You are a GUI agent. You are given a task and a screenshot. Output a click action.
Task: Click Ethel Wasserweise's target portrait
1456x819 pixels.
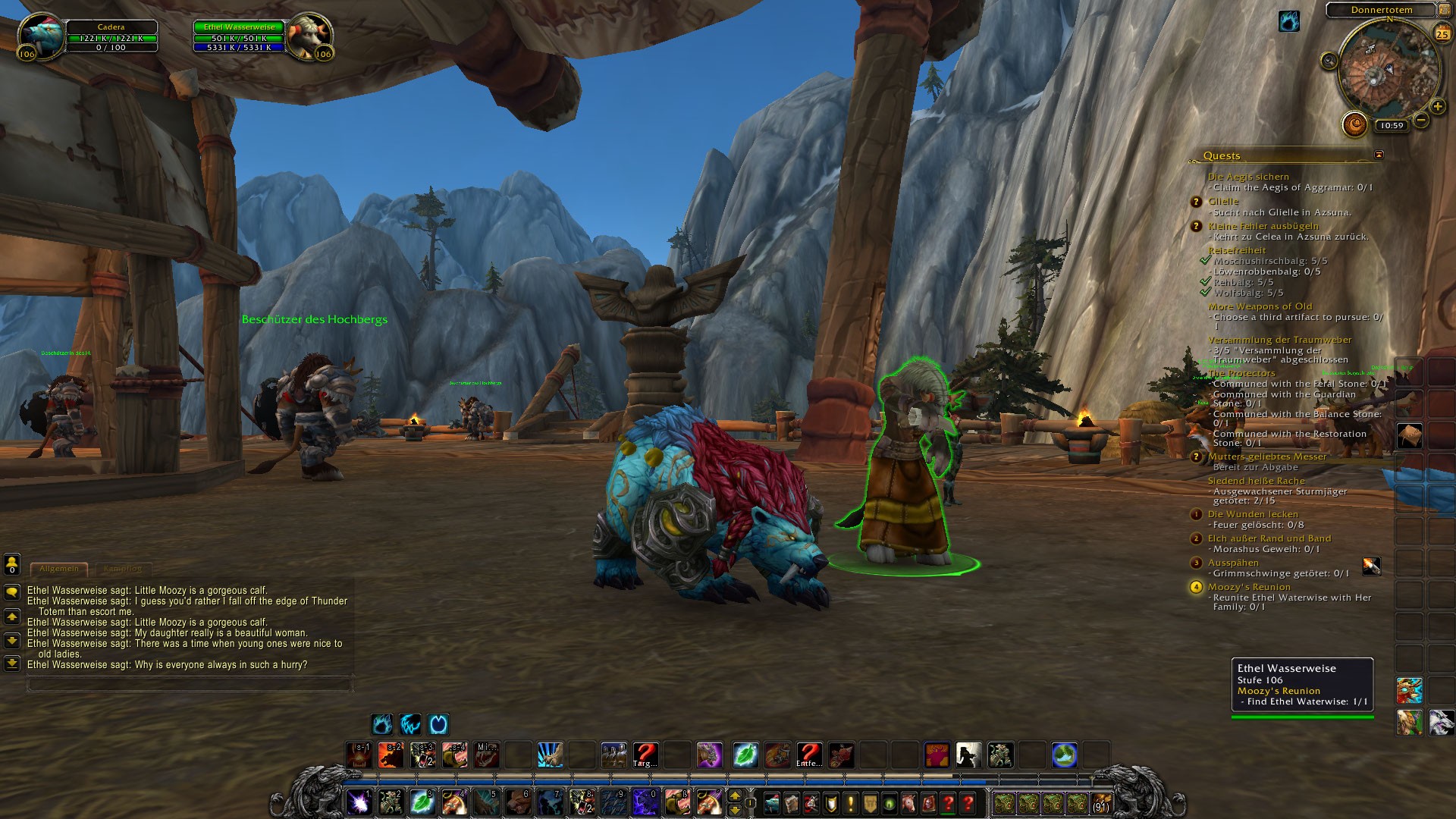click(308, 36)
